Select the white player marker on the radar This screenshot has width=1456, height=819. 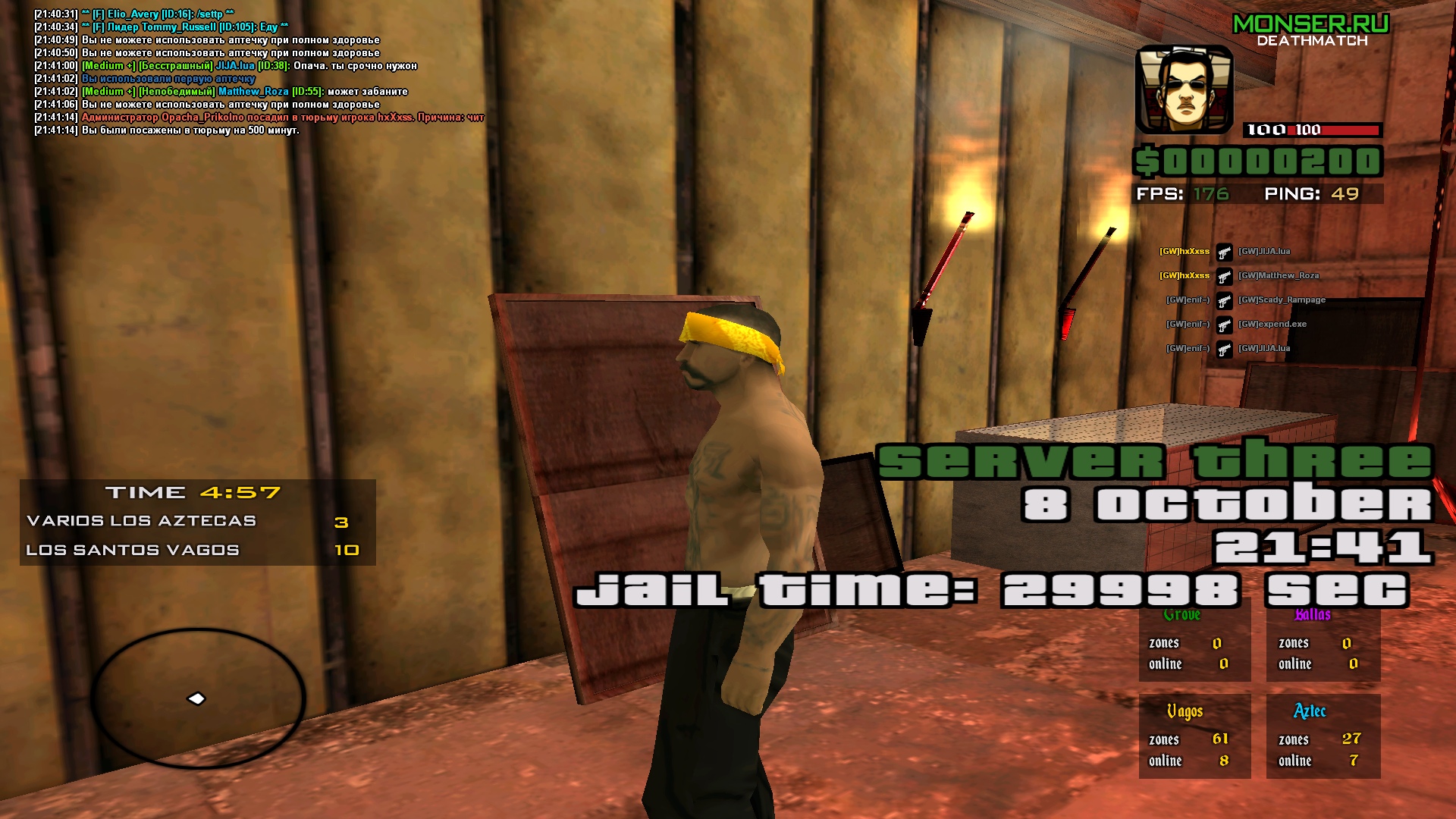tap(196, 698)
